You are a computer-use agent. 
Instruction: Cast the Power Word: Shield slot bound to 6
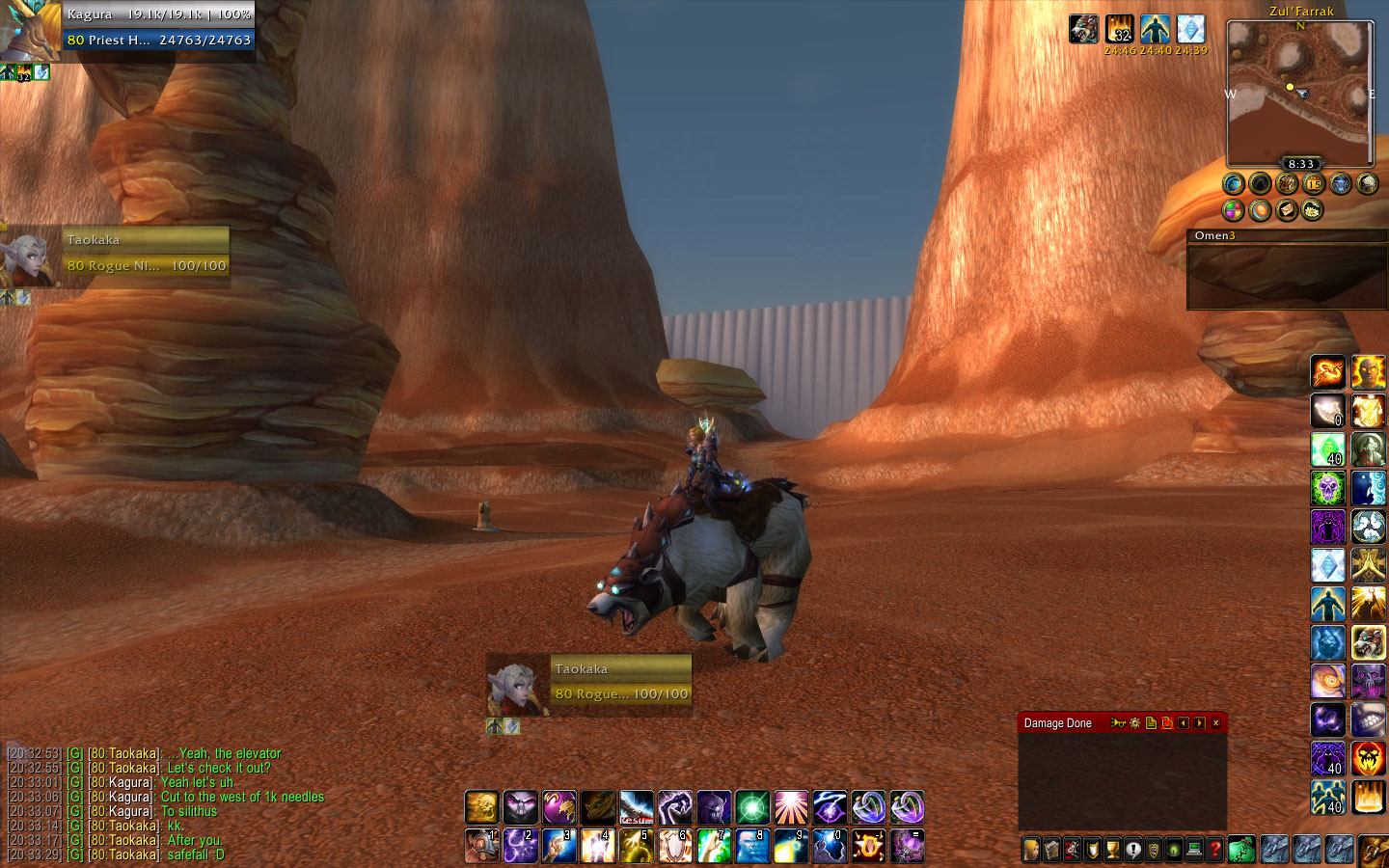coord(675,846)
